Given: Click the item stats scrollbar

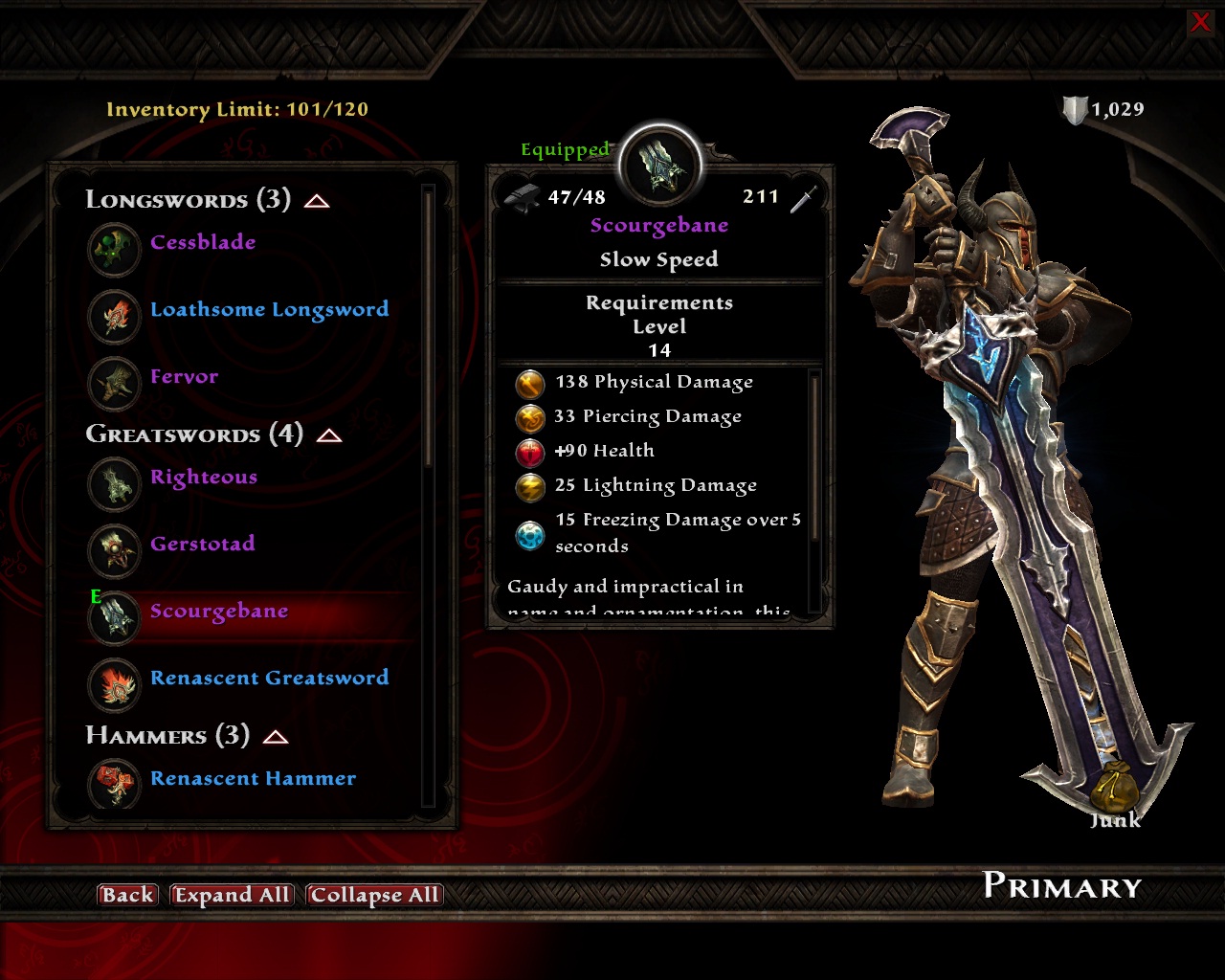Looking at the screenshot, I should [x=815, y=459].
